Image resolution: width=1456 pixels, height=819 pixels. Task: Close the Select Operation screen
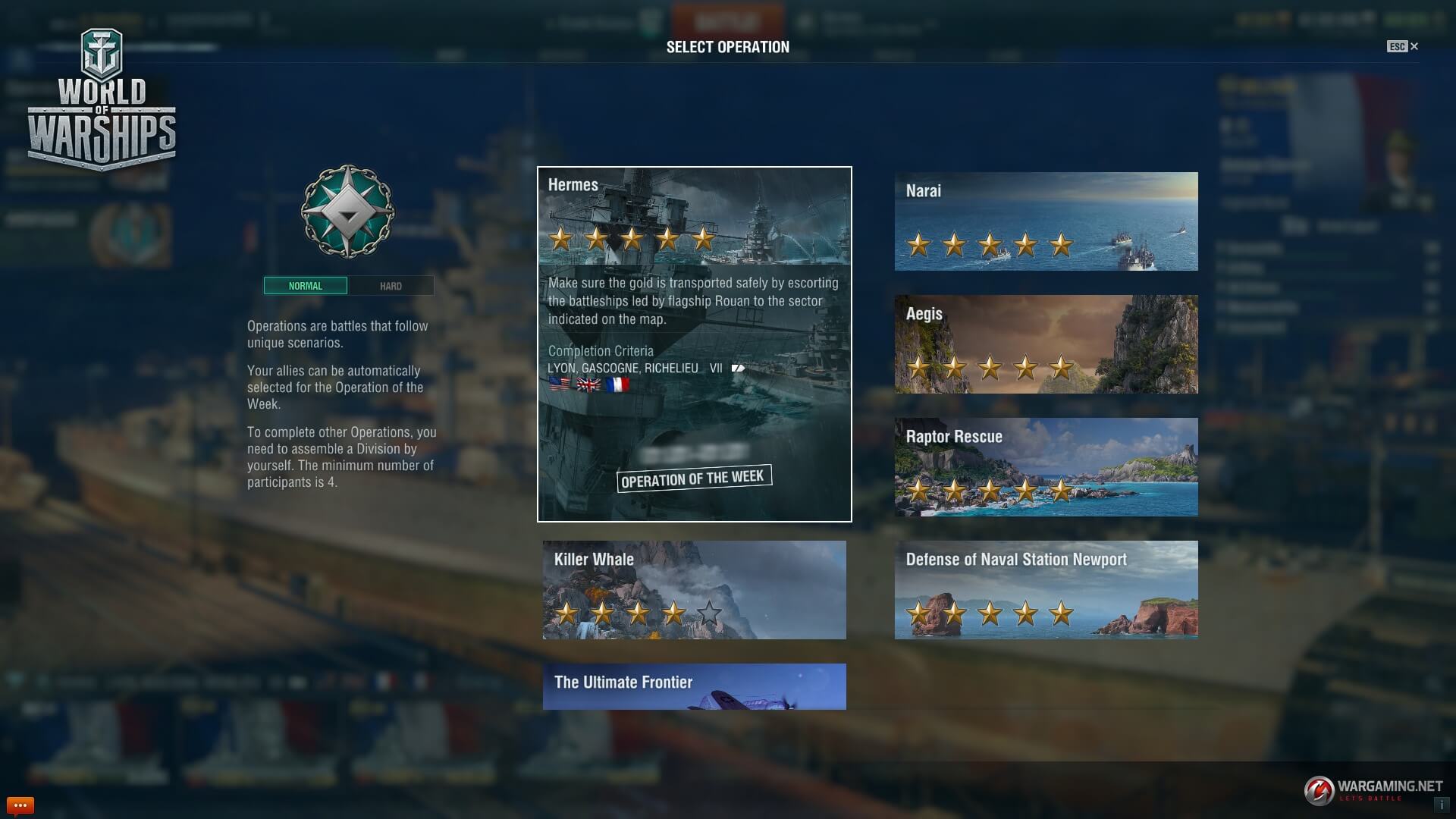point(1414,46)
